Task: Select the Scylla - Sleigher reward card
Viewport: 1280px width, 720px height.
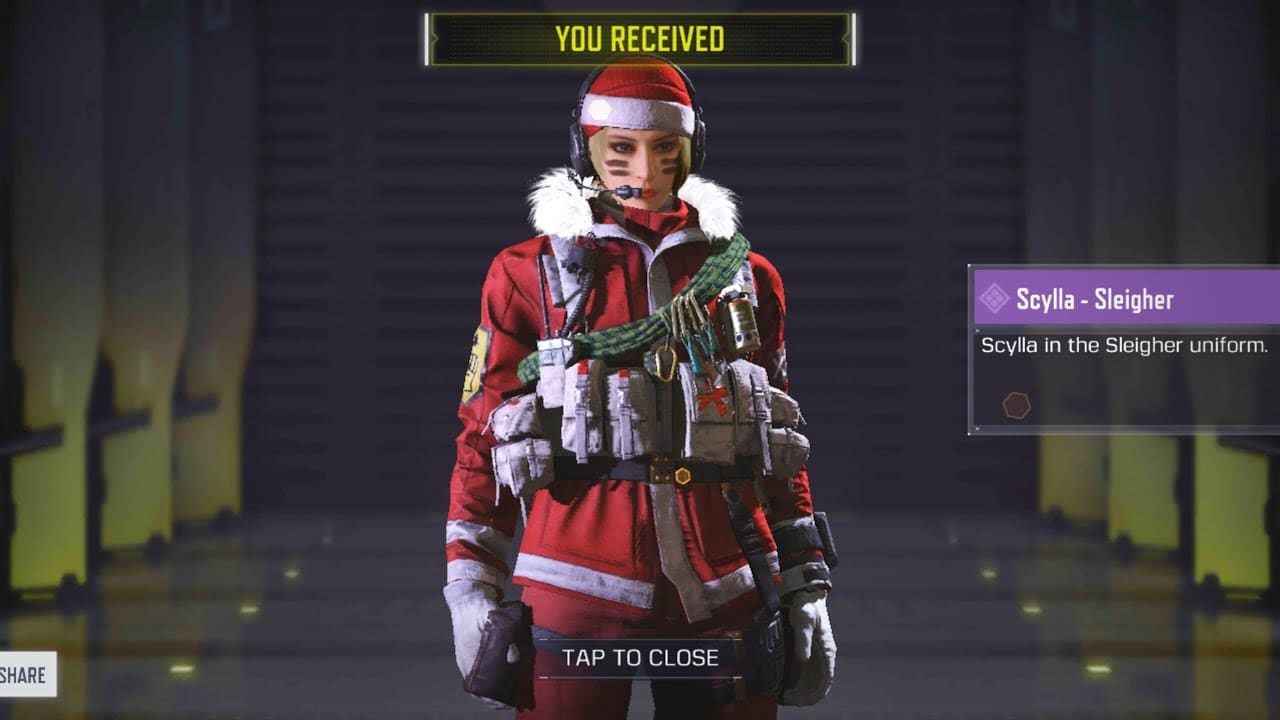Action: tap(1125, 348)
